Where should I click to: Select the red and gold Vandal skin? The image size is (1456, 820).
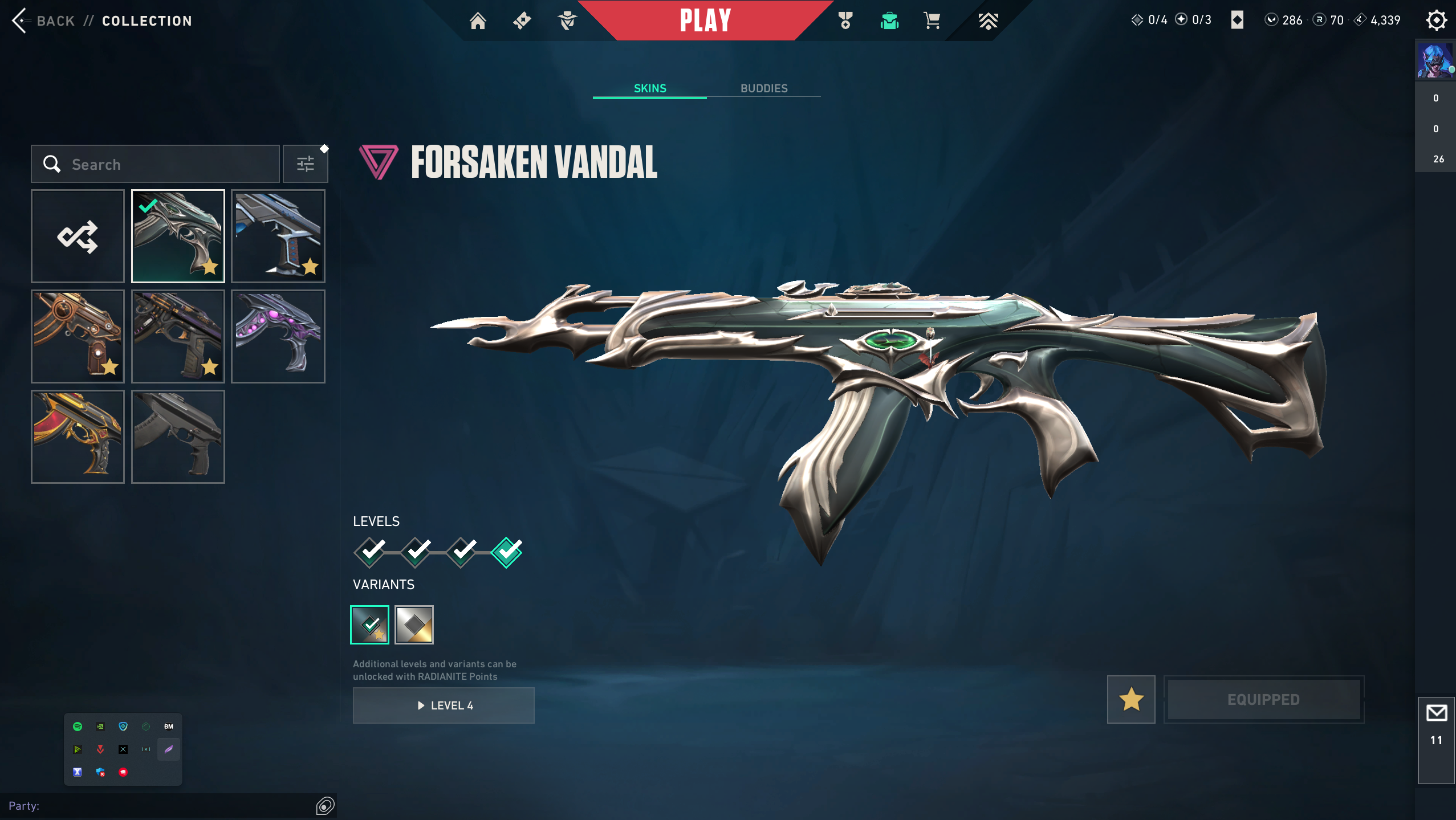tap(78, 436)
